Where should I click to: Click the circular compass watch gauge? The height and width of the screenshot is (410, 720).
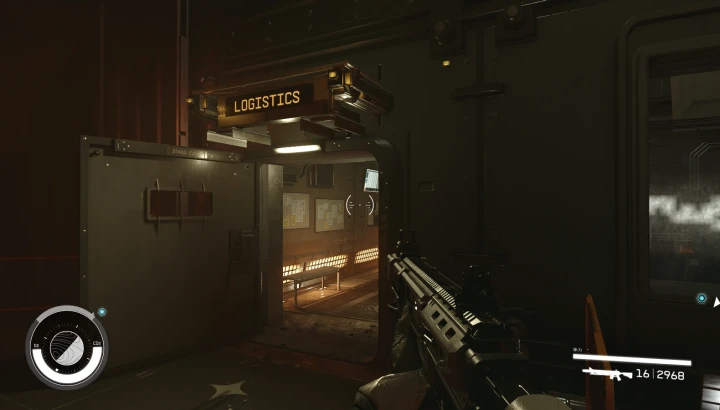(66, 346)
